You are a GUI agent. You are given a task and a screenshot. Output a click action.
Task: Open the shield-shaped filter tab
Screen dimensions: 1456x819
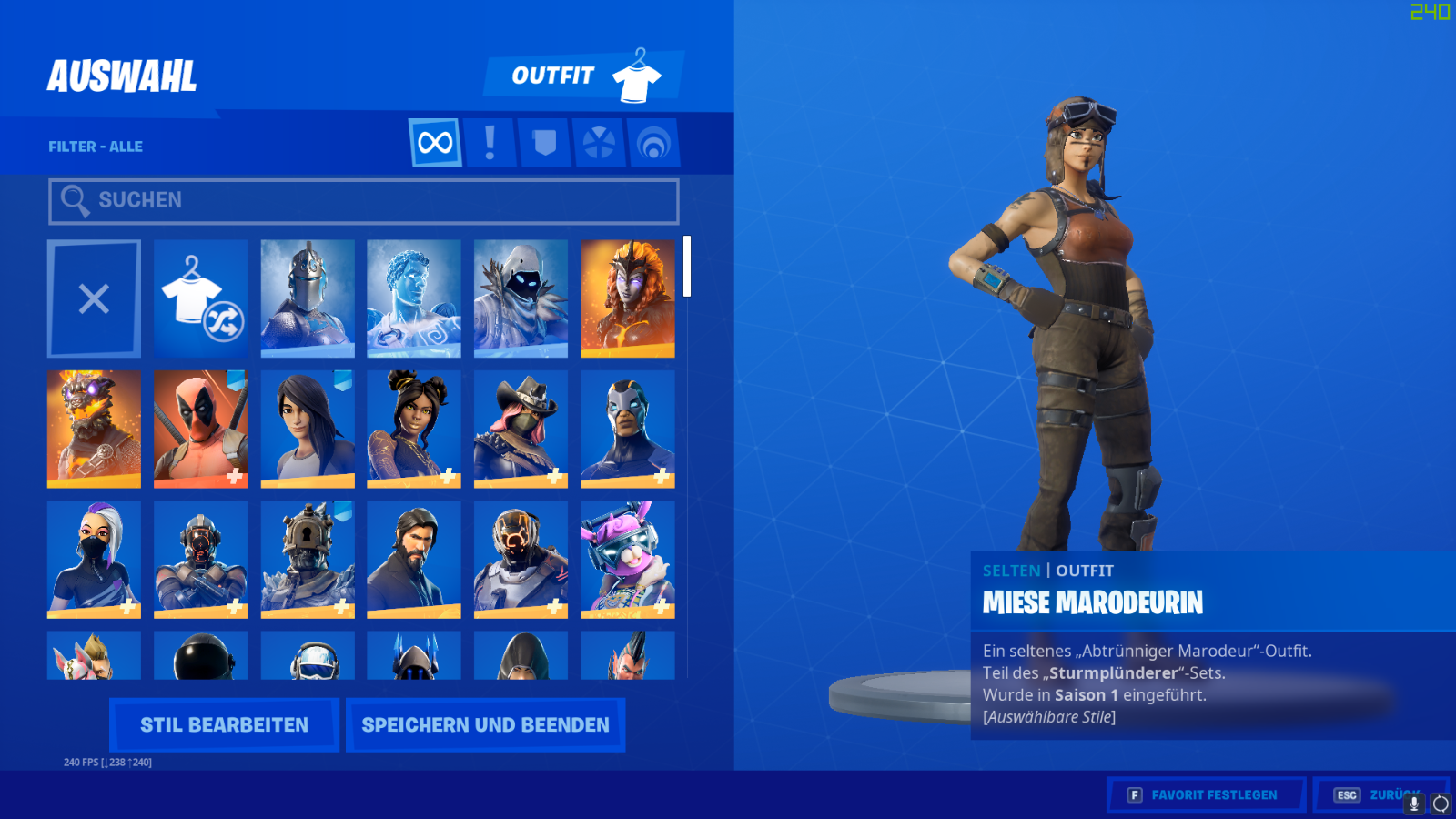click(544, 143)
